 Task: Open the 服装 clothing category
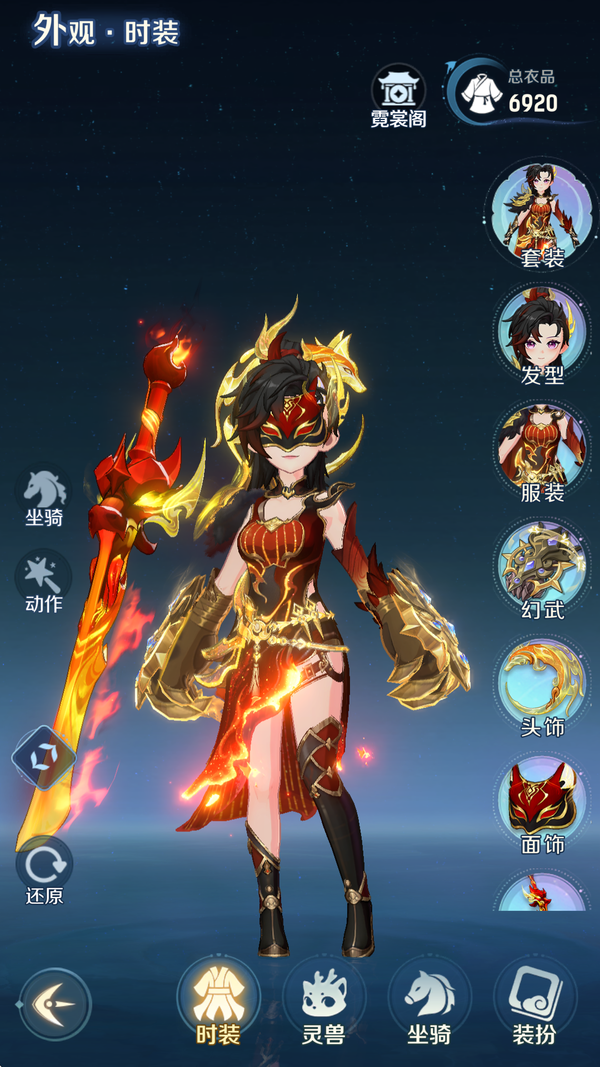point(542,450)
